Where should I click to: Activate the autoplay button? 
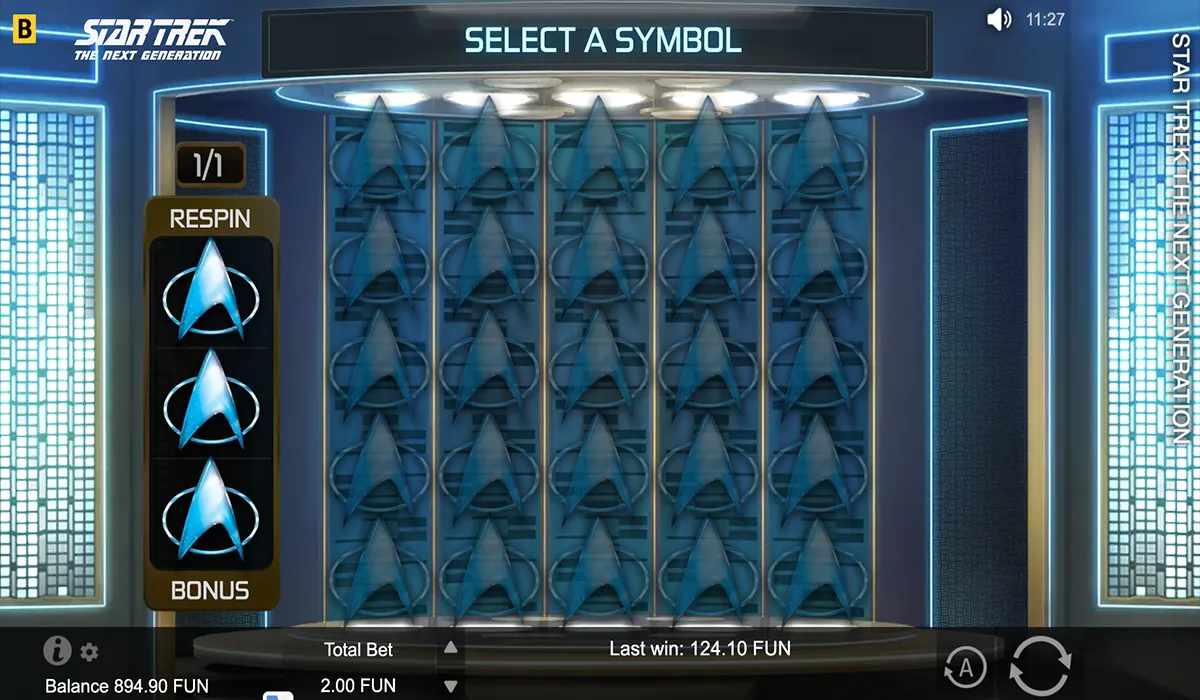(x=965, y=666)
